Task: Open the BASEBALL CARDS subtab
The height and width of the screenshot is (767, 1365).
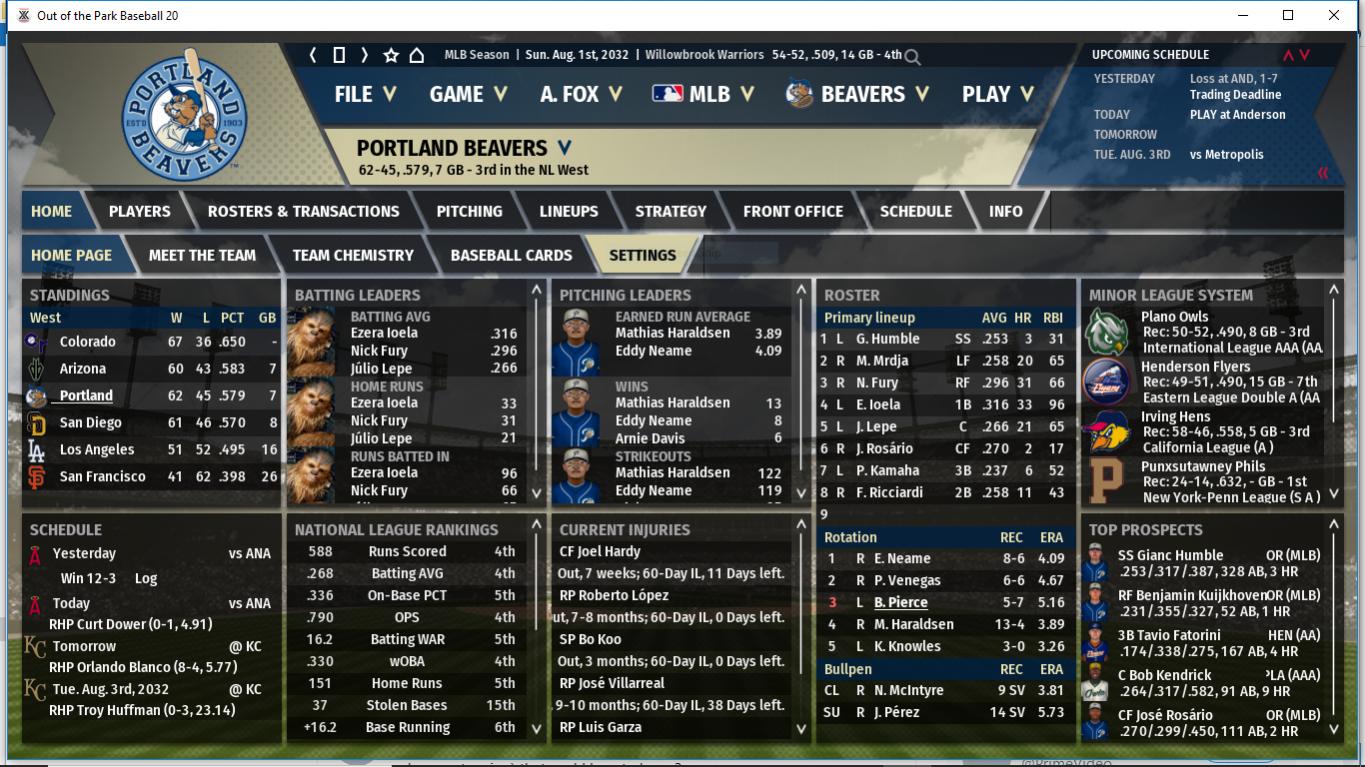Action: click(x=511, y=255)
